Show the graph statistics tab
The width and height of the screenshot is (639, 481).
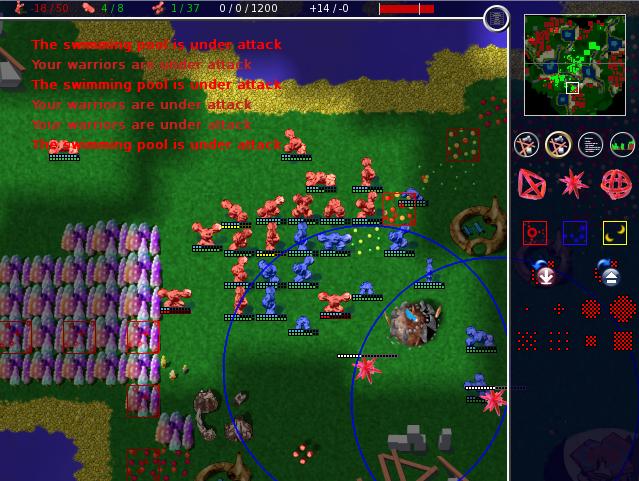pos(622,144)
